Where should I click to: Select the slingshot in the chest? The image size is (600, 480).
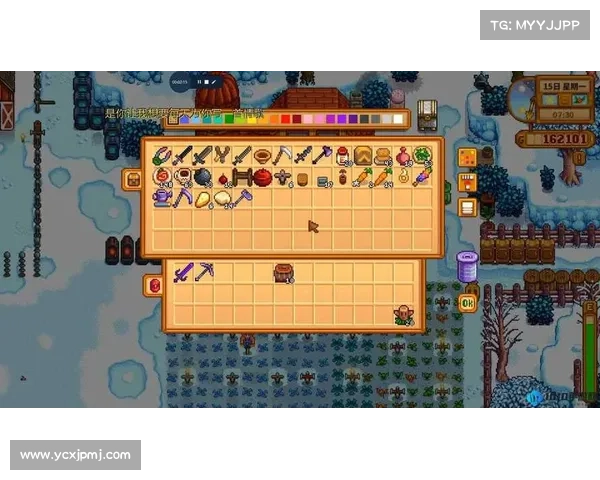(x=222, y=155)
